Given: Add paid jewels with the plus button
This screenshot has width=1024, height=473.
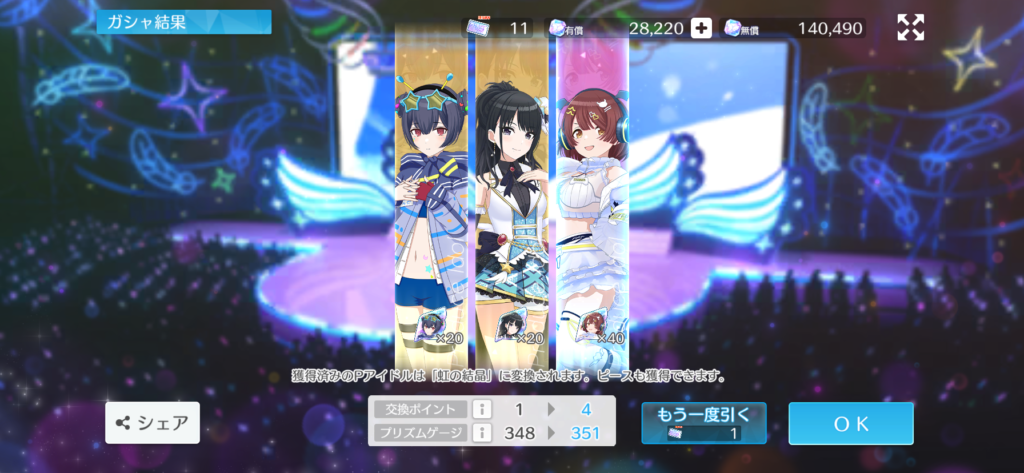Looking at the screenshot, I should 702,28.
